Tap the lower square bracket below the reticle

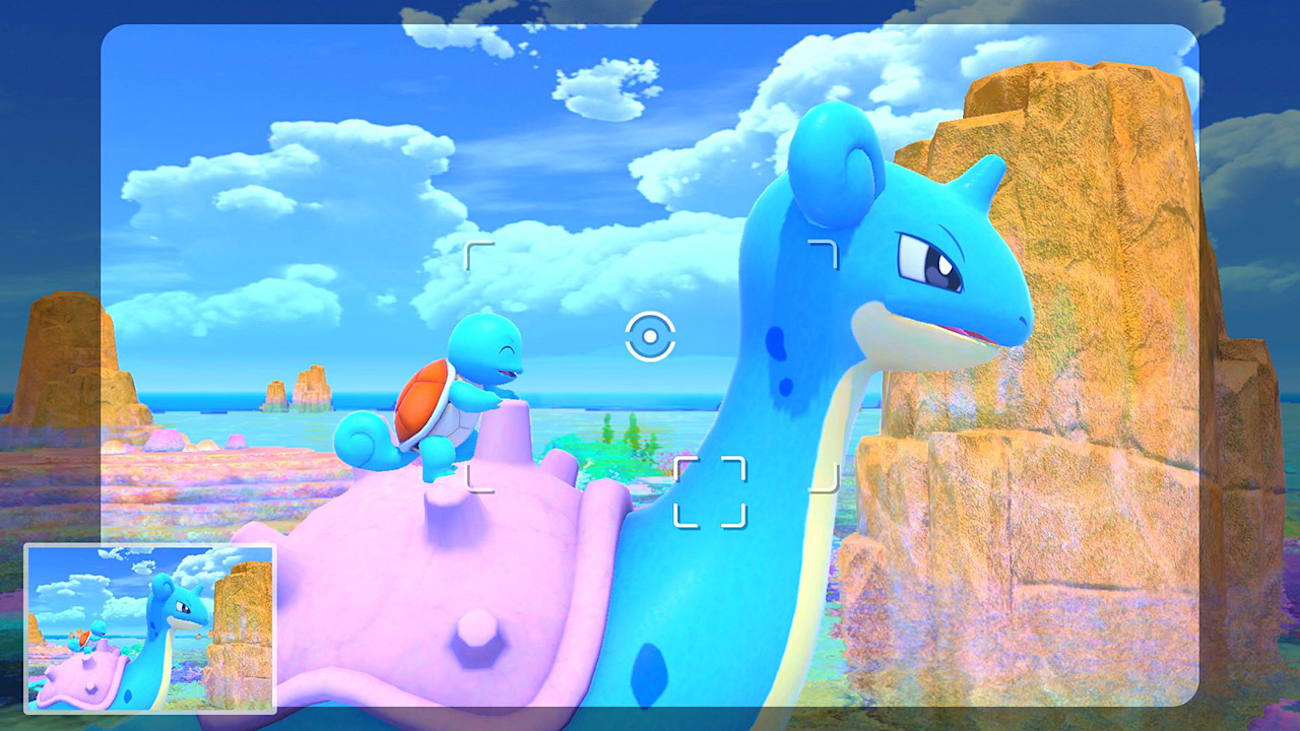click(709, 490)
